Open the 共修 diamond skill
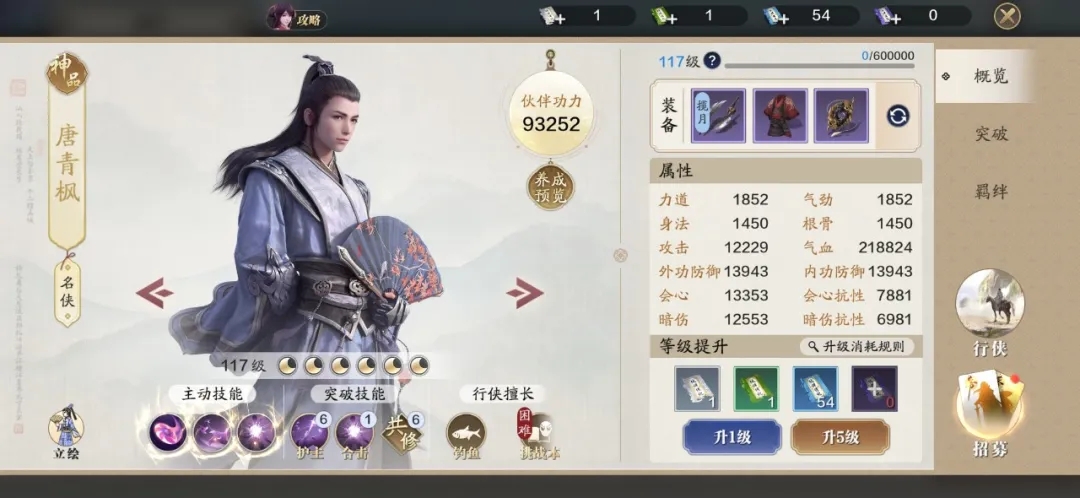Screen dimensions: 1080x498 point(403,433)
